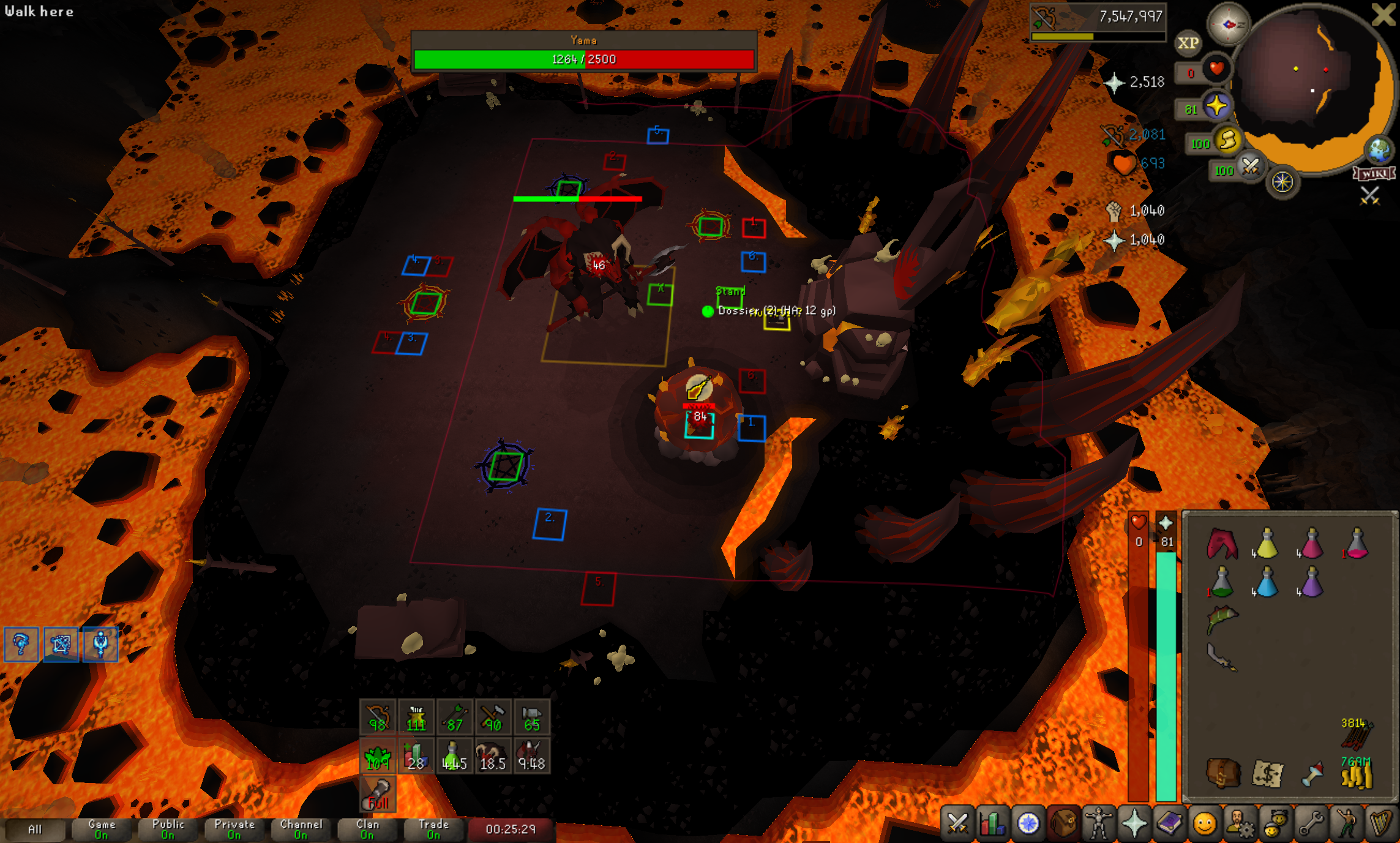The width and height of the screenshot is (1400, 843).
Task: Toggle the XP drops button
Action: click(x=1188, y=43)
